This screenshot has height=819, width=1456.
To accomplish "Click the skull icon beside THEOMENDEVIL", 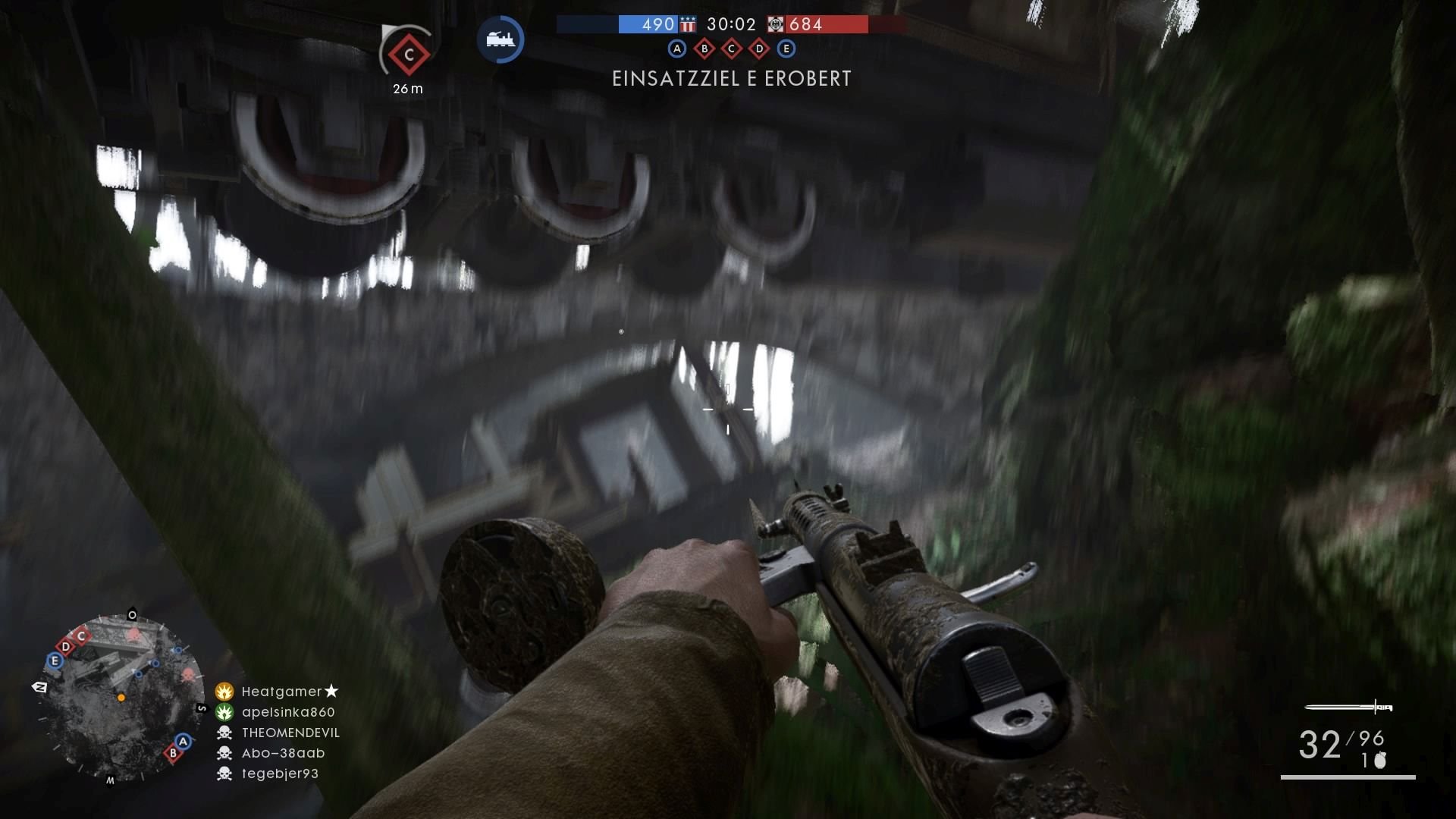I will [223, 733].
